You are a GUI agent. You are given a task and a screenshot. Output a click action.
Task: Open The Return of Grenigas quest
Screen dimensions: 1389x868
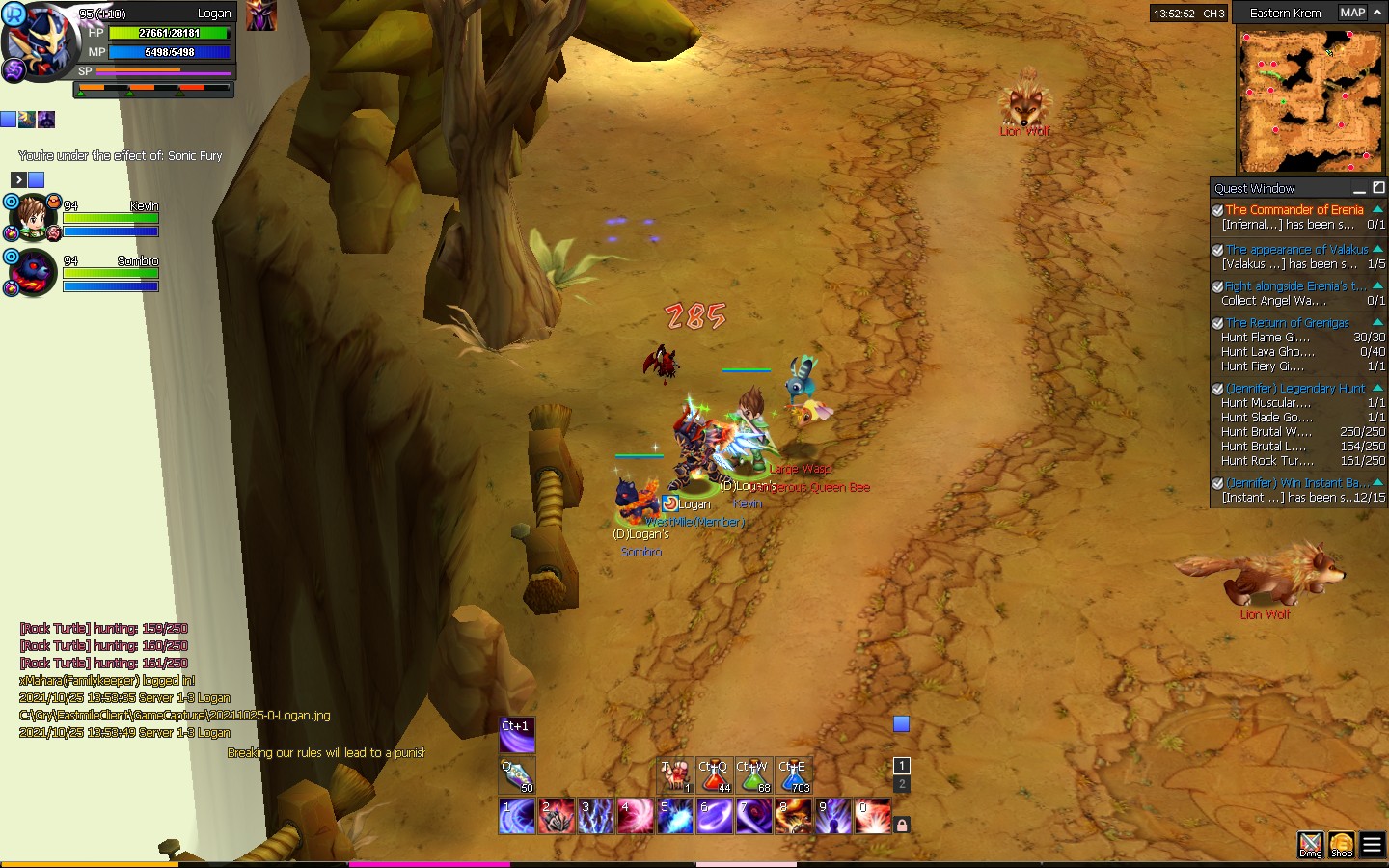click(x=1287, y=323)
